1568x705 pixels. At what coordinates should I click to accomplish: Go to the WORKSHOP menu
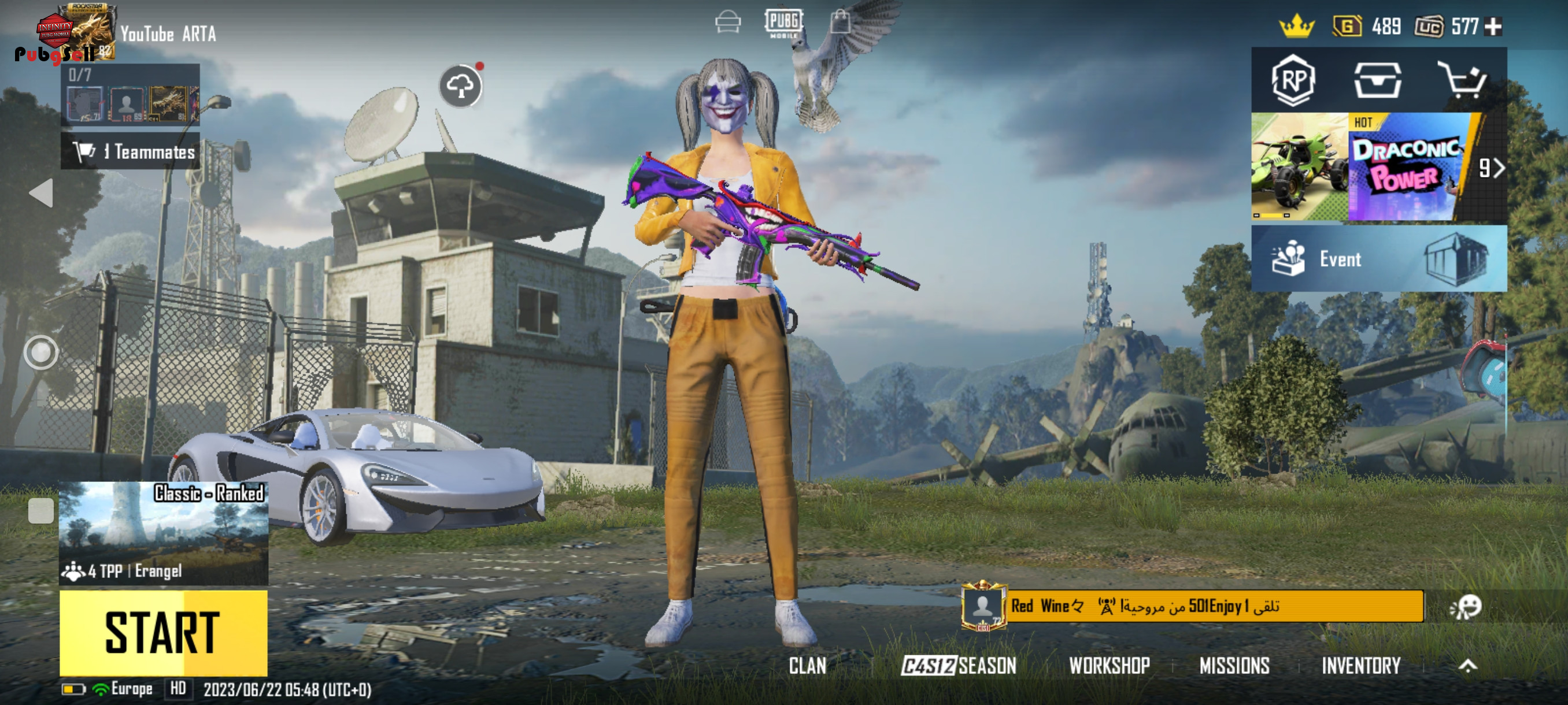click(1109, 666)
